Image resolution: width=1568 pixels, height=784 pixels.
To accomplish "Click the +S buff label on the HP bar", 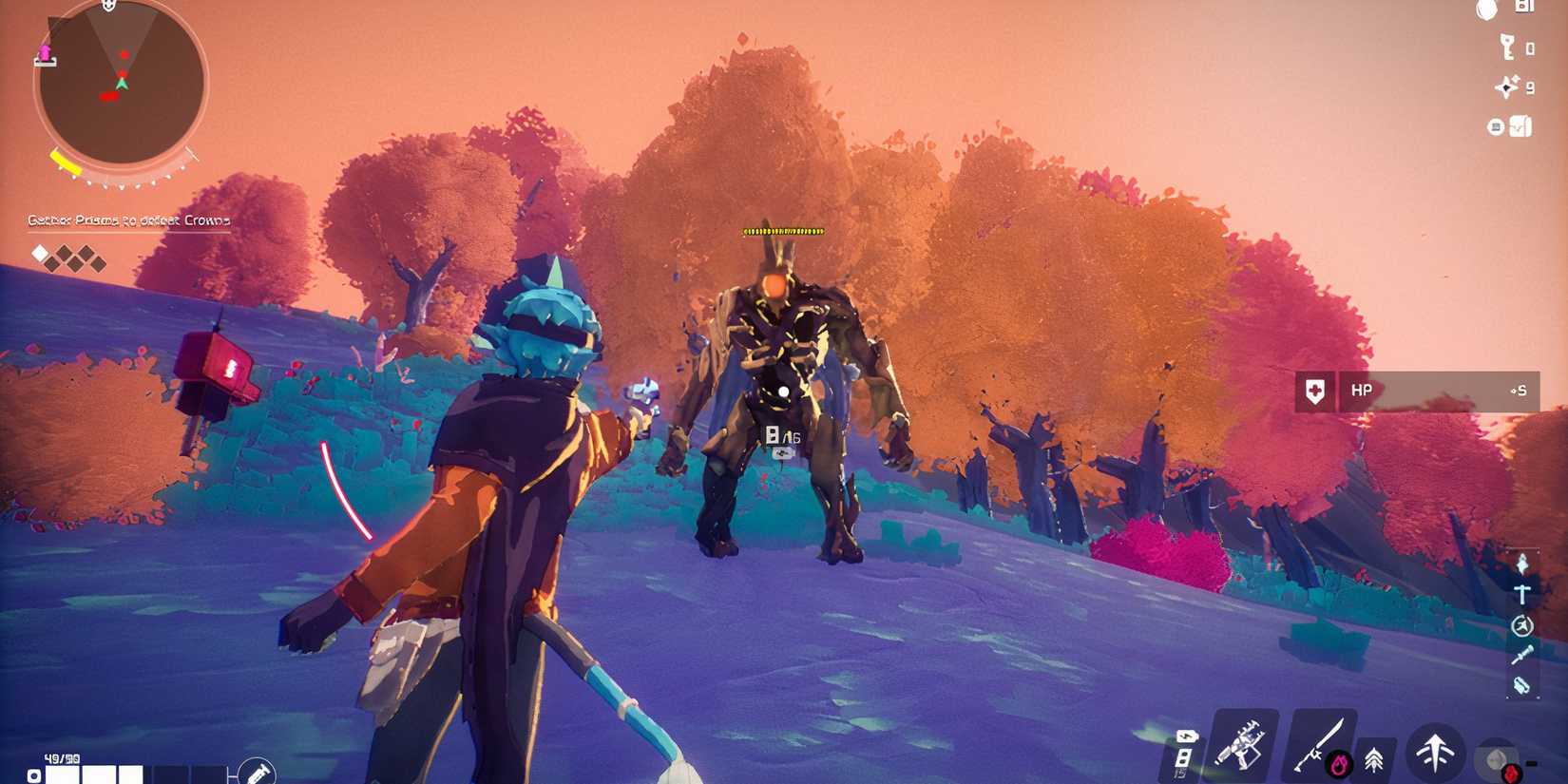I will 1520,390.
